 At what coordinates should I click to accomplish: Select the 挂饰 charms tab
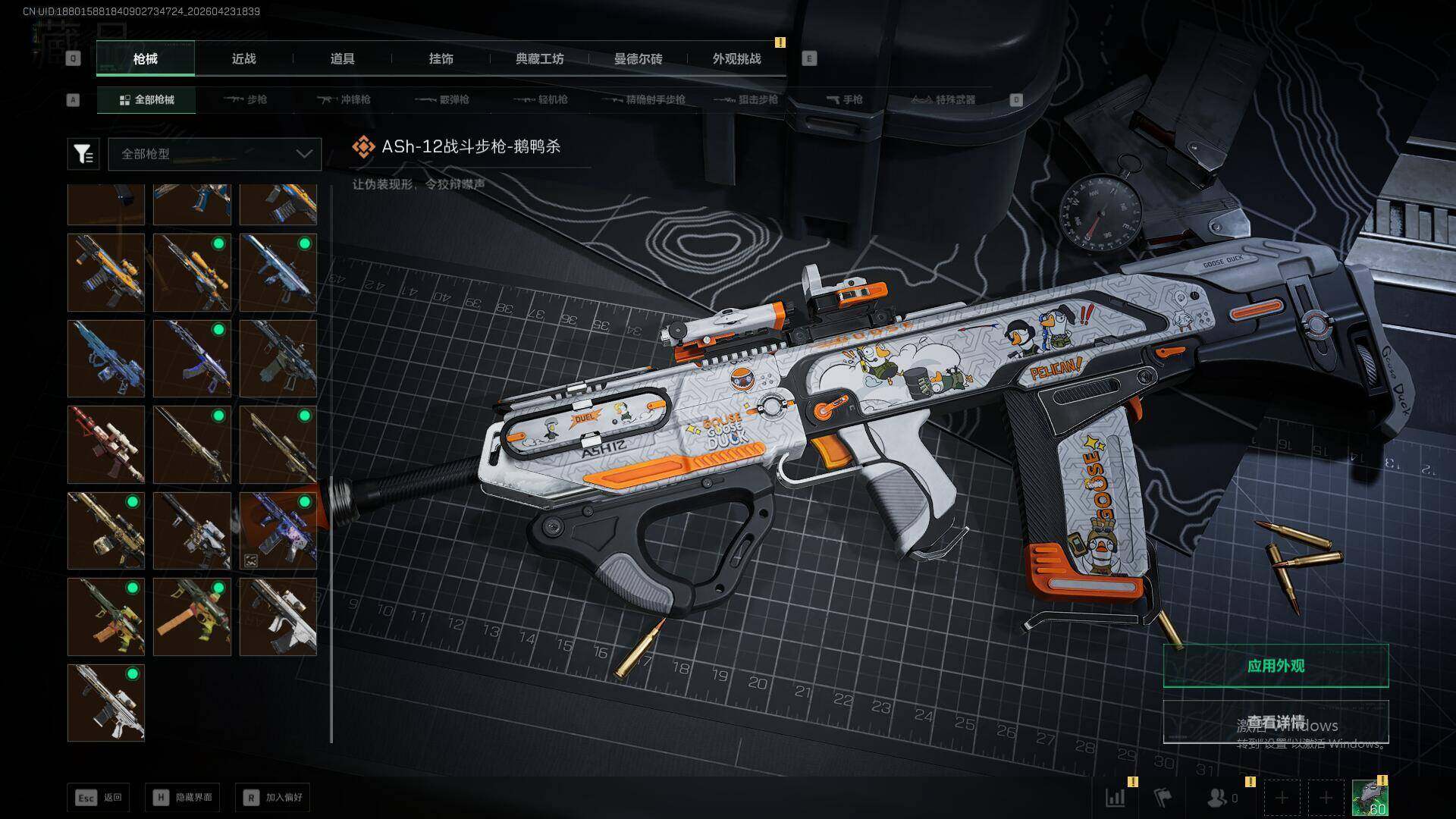pos(441,59)
